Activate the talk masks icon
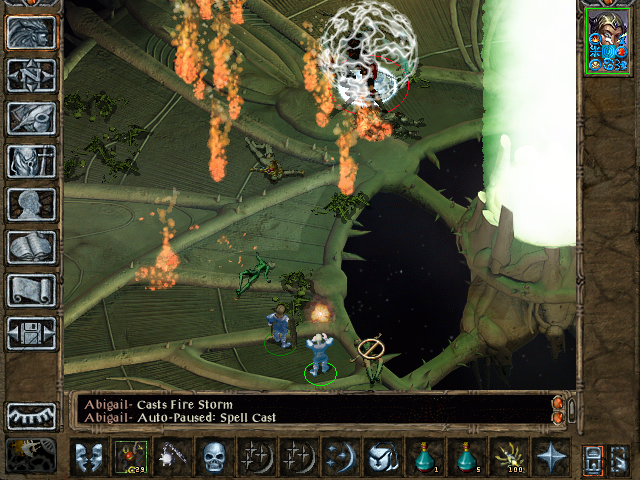The height and width of the screenshot is (480, 640). [89, 457]
